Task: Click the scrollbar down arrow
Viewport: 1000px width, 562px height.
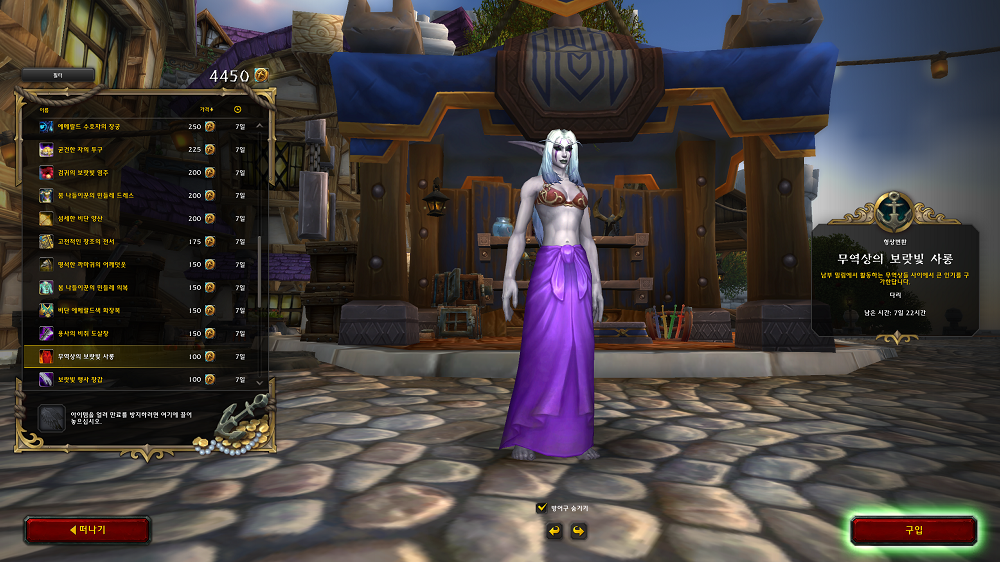Action: [x=260, y=381]
